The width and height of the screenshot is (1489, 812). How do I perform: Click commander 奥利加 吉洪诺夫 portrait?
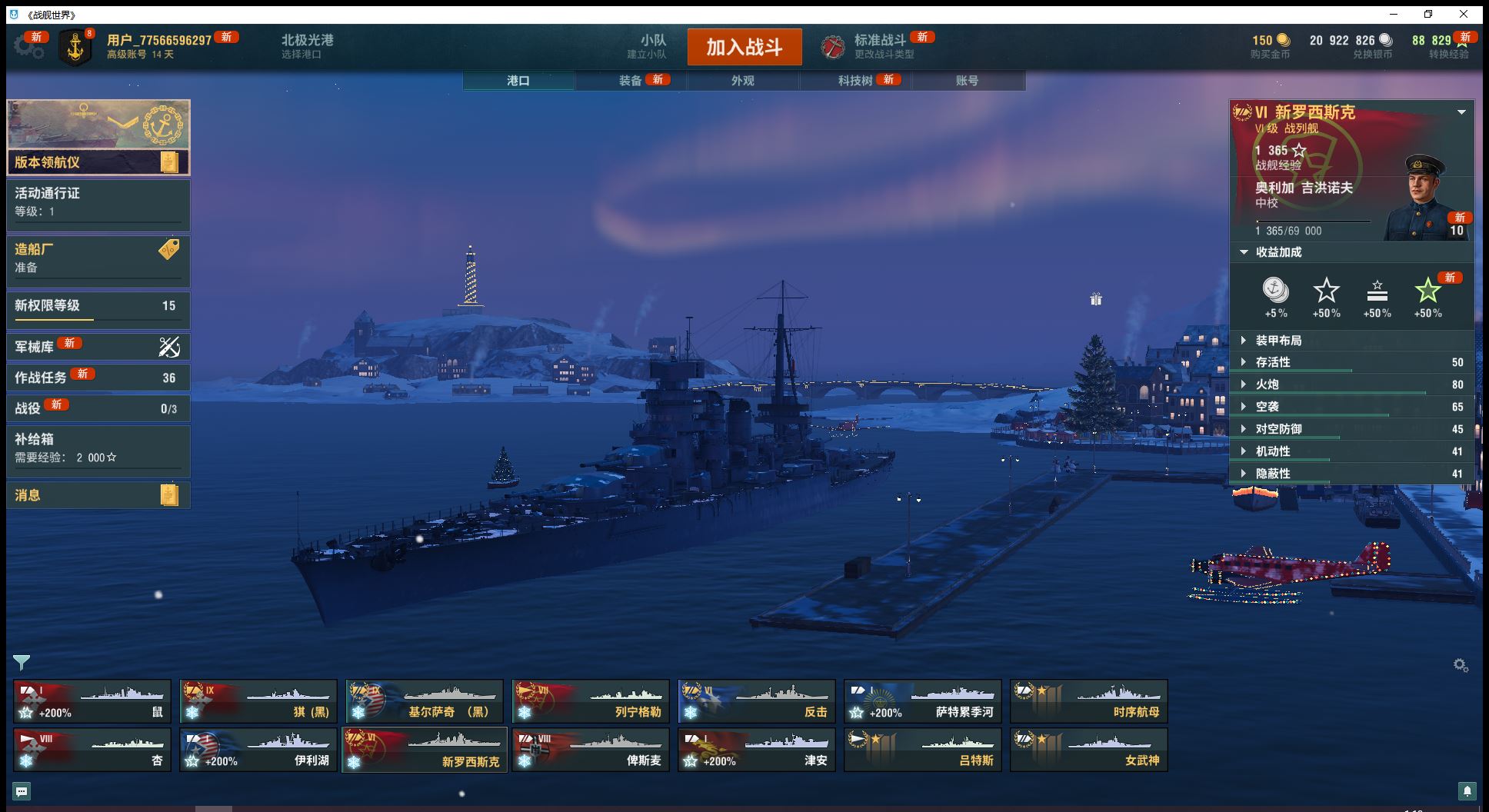[x=1424, y=198]
